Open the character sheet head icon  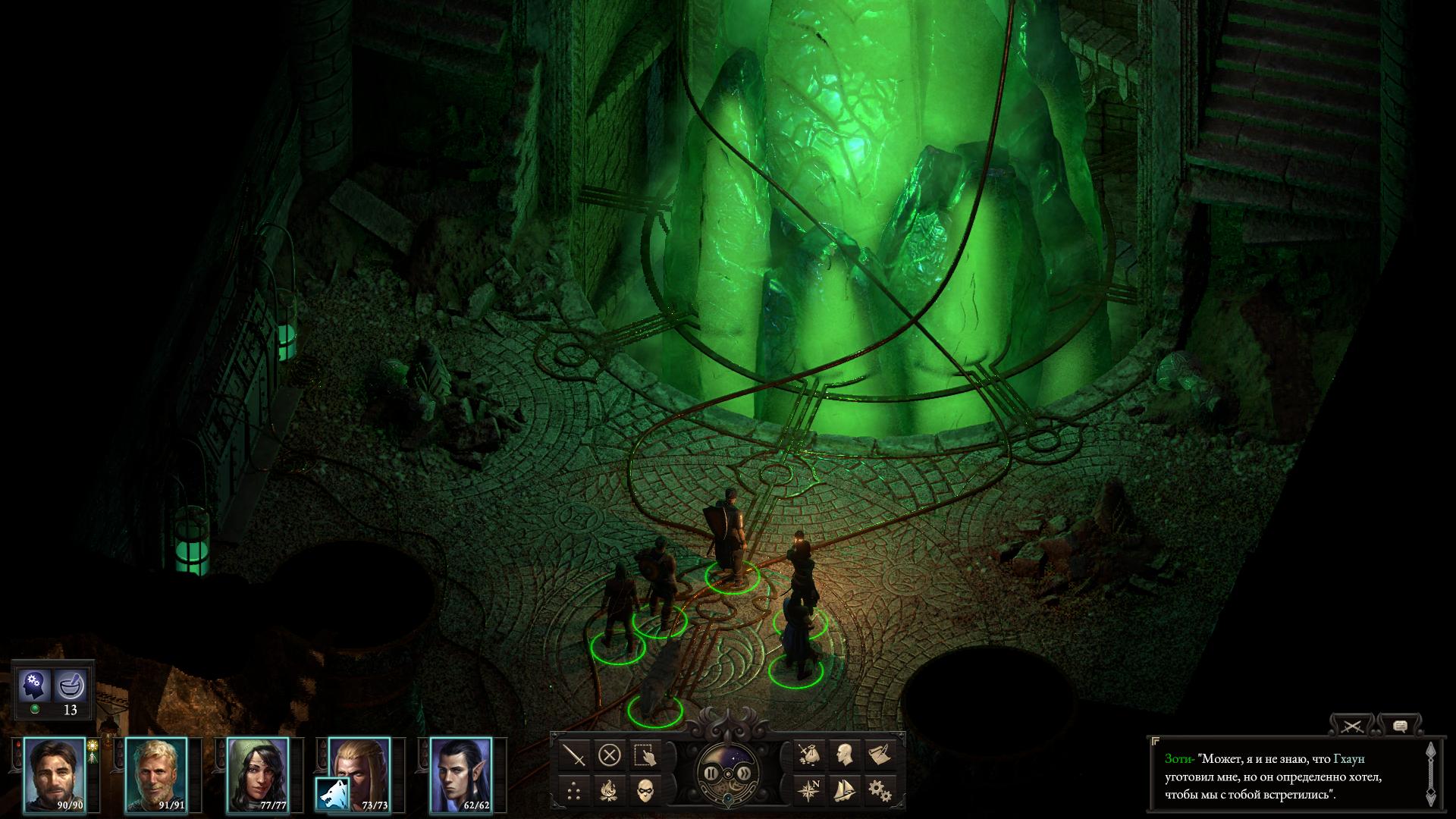tap(844, 755)
